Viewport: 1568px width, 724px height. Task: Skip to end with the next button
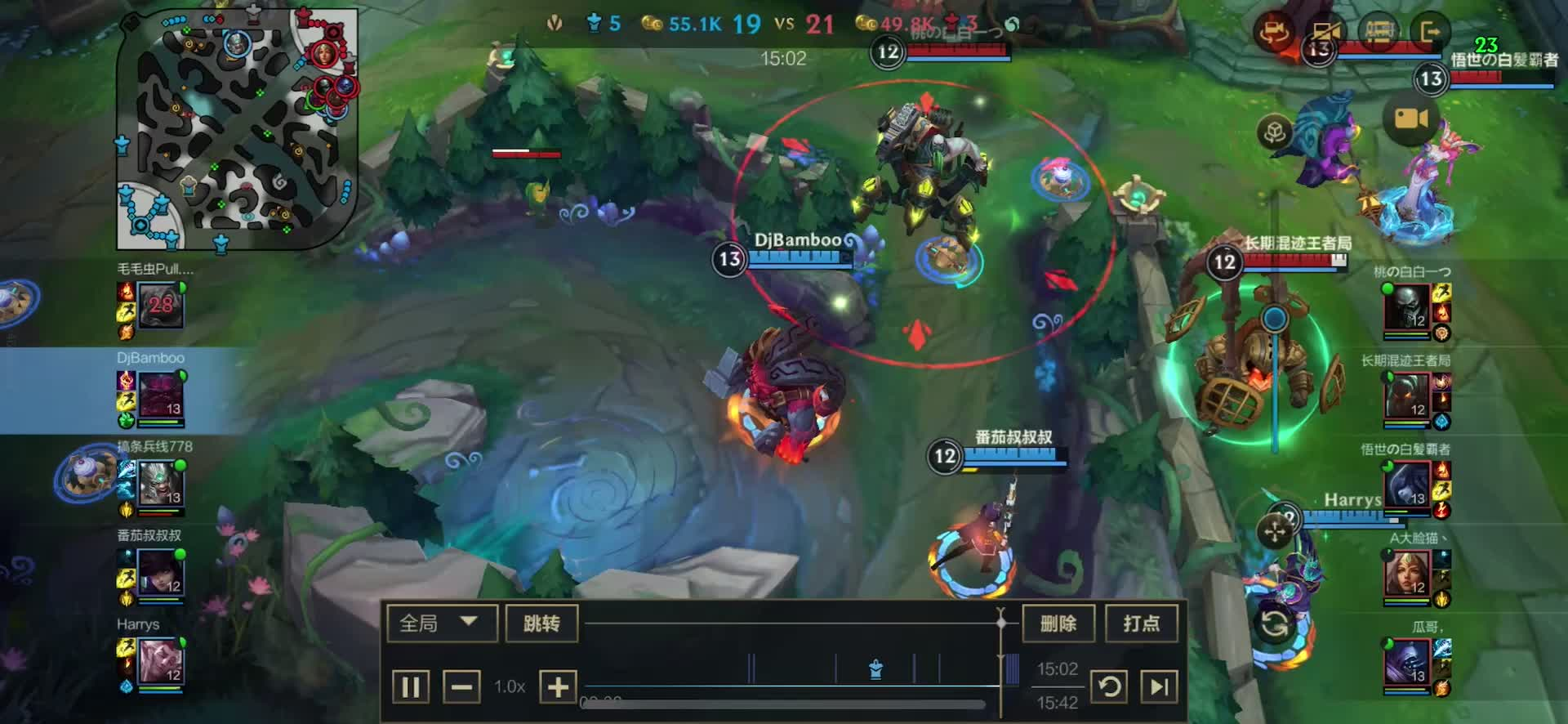(1159, 686)
